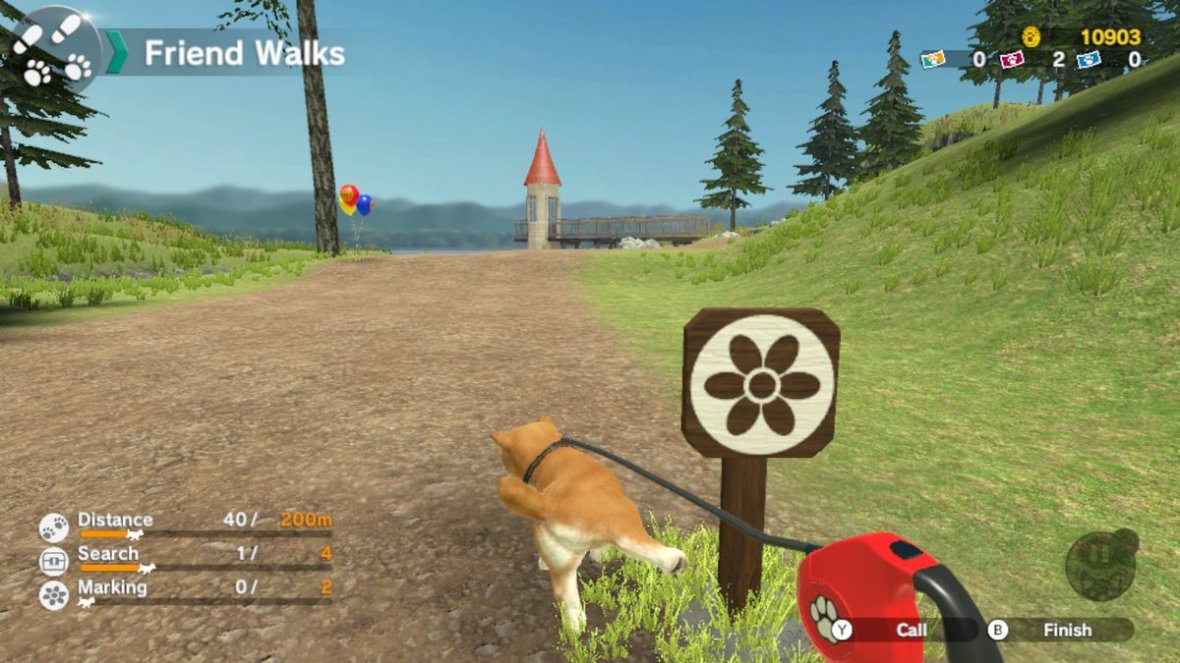This screenshot has height=663, width=1180.
Task: Click the Marking flower objective icon
Action: click(x=54, y=595)
